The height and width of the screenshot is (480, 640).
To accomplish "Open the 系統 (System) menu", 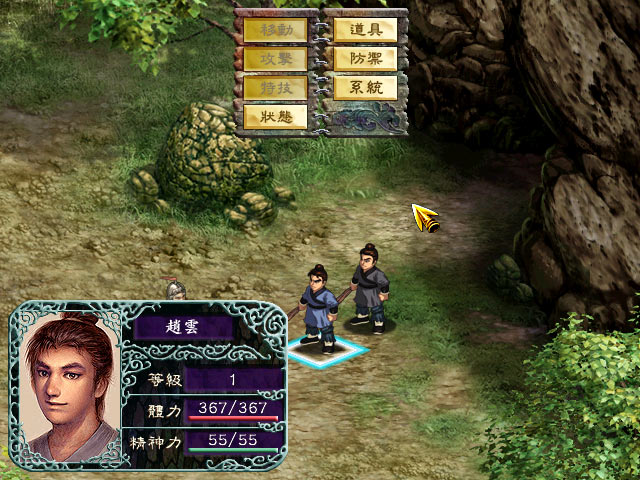I will (365, 88).
